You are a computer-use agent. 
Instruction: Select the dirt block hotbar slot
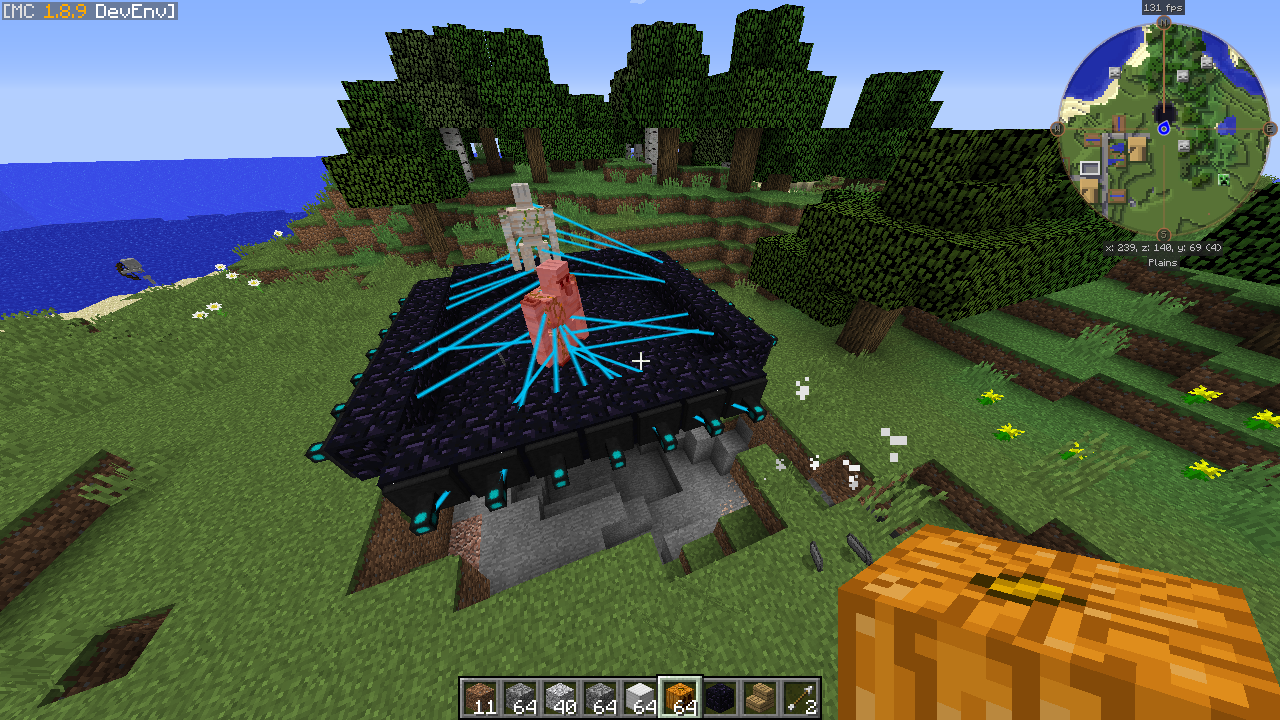480,697
